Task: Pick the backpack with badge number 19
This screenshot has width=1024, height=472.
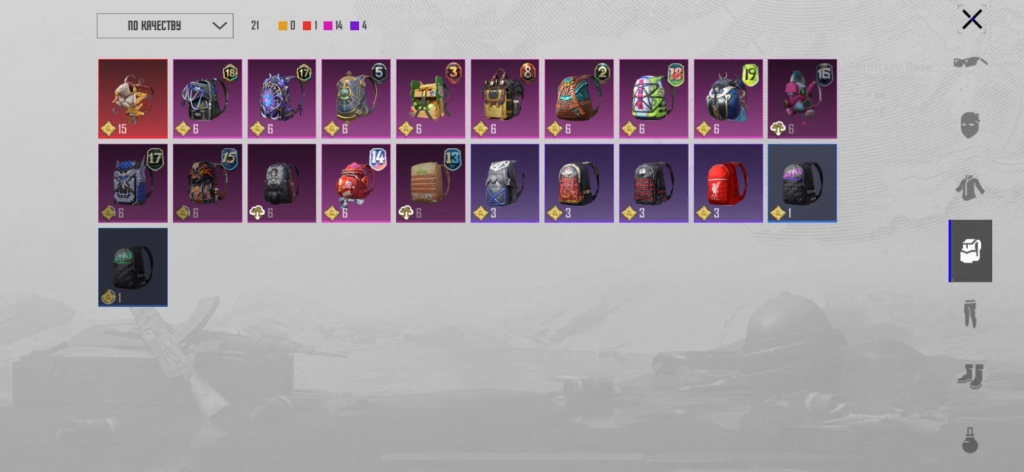Action: click(728, 98)
